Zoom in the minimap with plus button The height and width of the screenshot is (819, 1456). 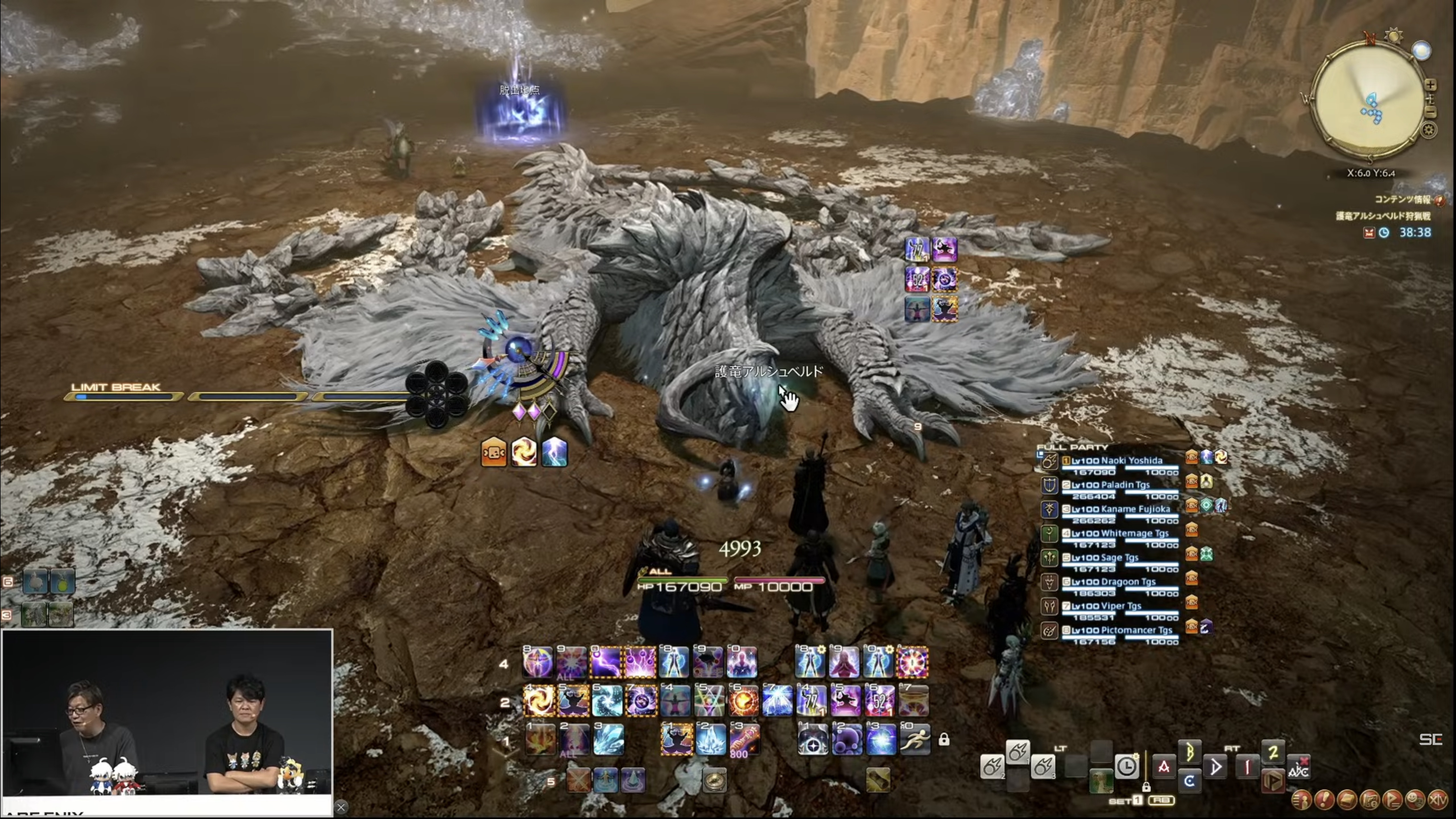(x=1431, y=85)
